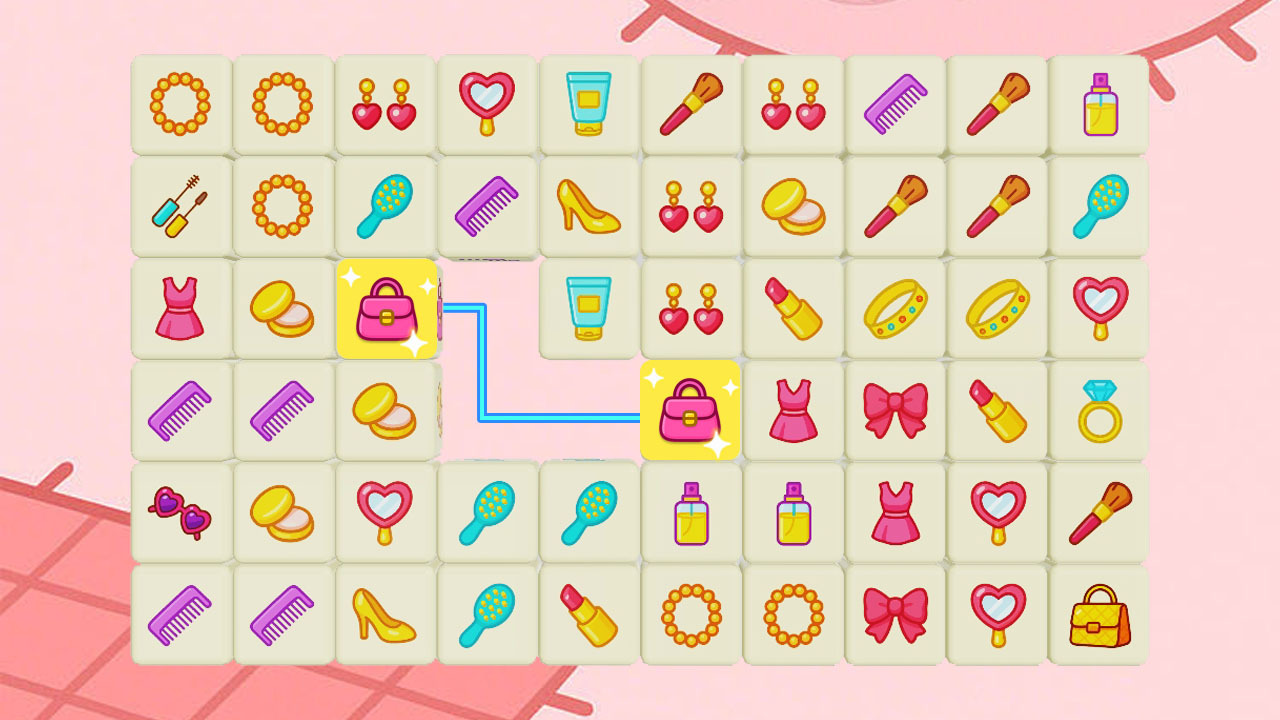Screen dimensions: 1280x720
Task: Choose the high heel tile beside heart earrings
Action: 589,206
